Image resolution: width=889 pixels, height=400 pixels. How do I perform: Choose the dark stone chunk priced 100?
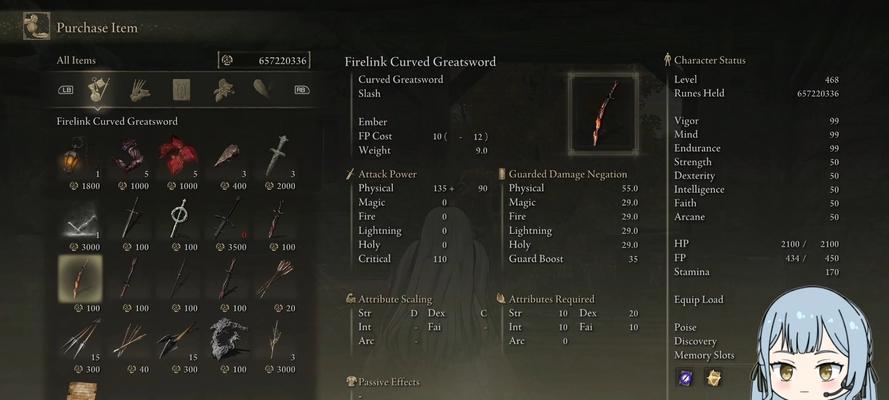(228, 340)
